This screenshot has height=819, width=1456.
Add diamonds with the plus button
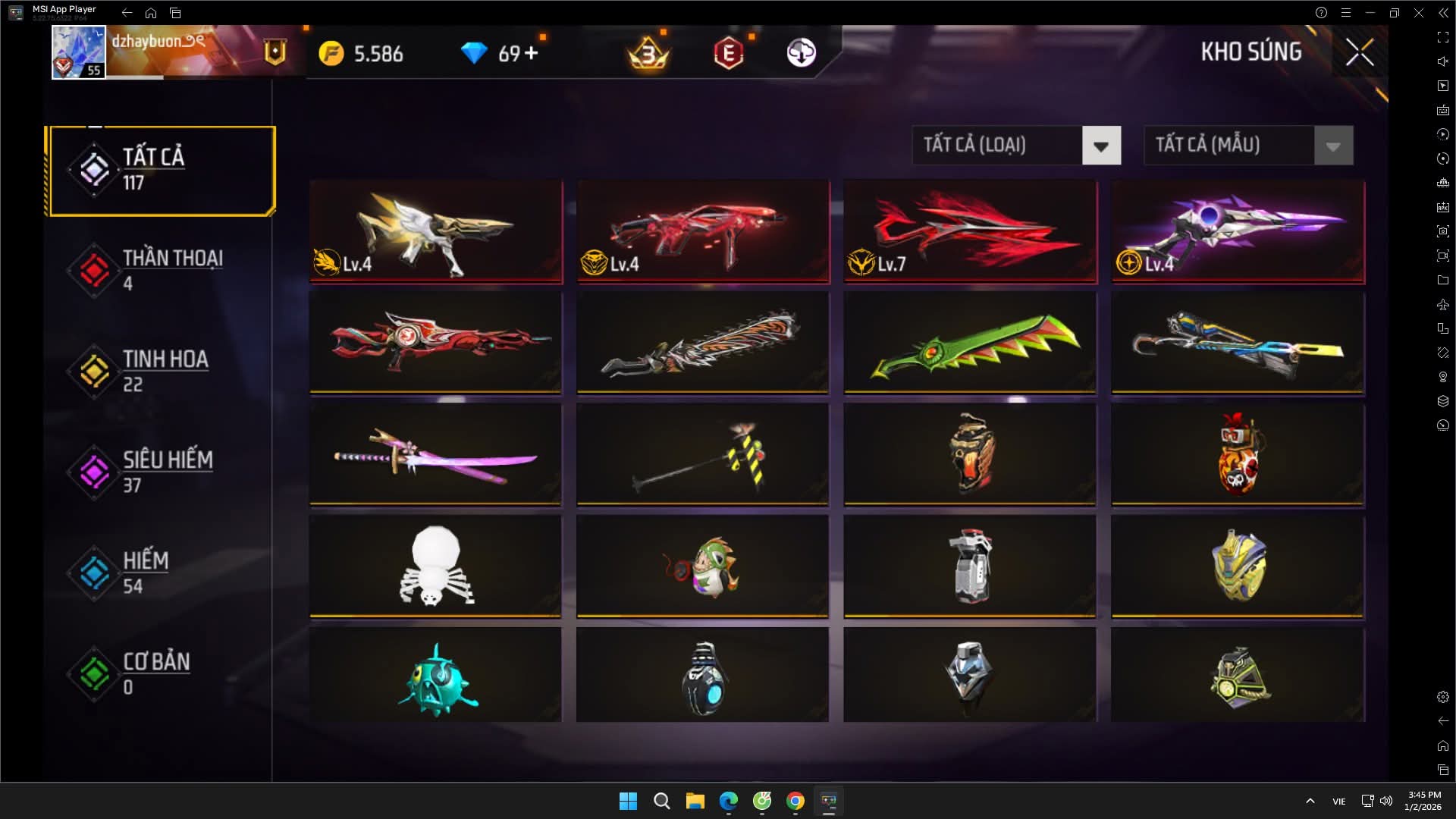(x=531, y=53)
